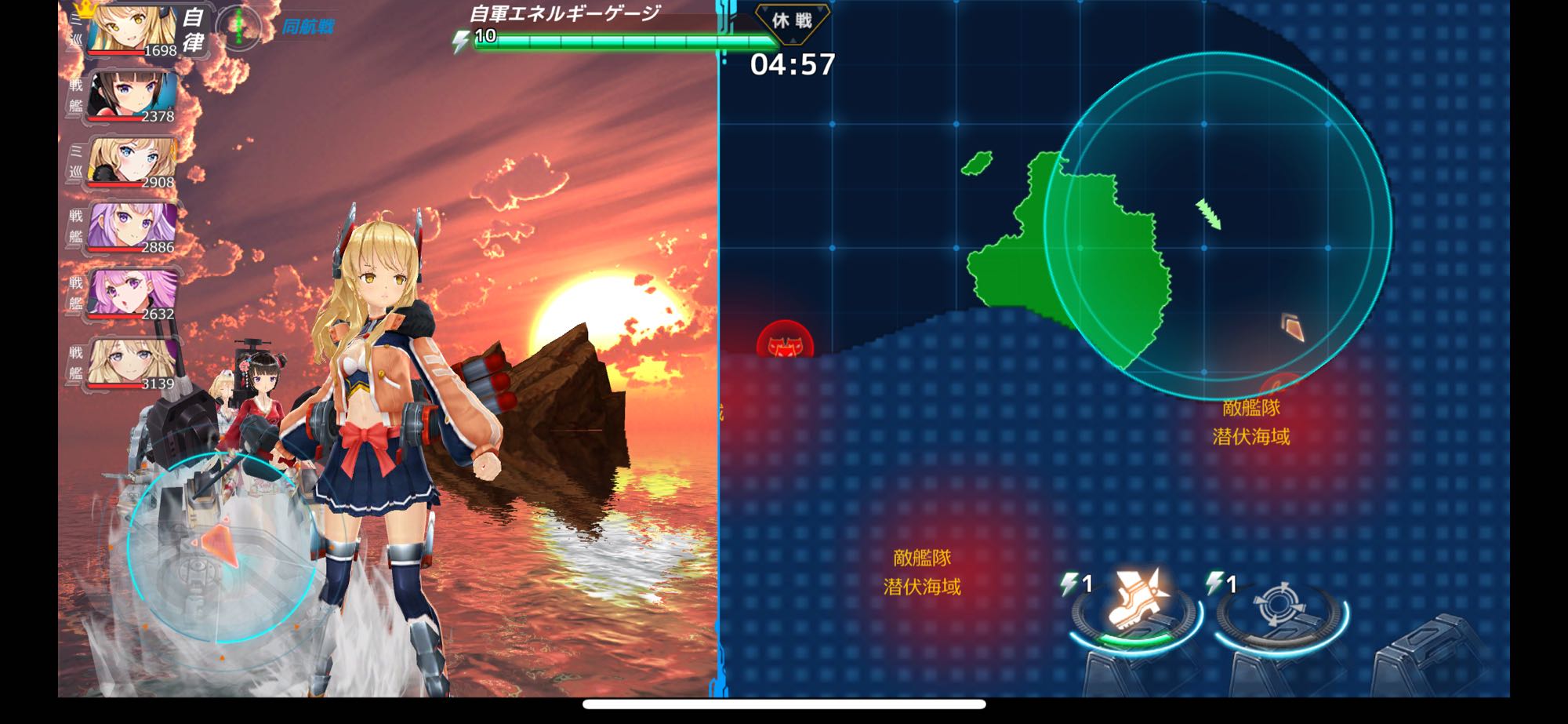
Task: Select the cruiser portrait with 2908 HP
Action: pyautogui.click(x=130, y=162)
